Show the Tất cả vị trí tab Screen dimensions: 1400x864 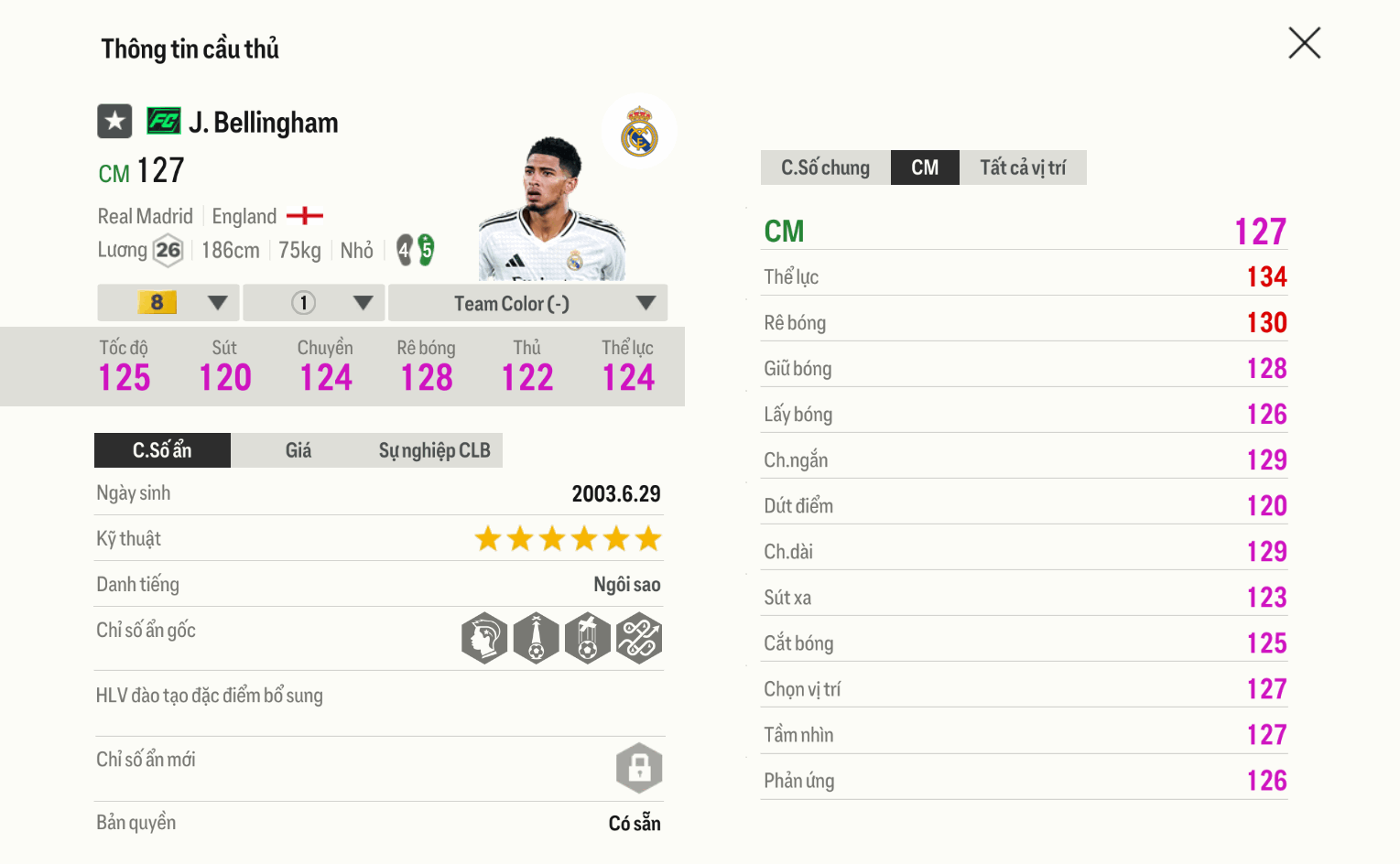(x=1023, y=167)
